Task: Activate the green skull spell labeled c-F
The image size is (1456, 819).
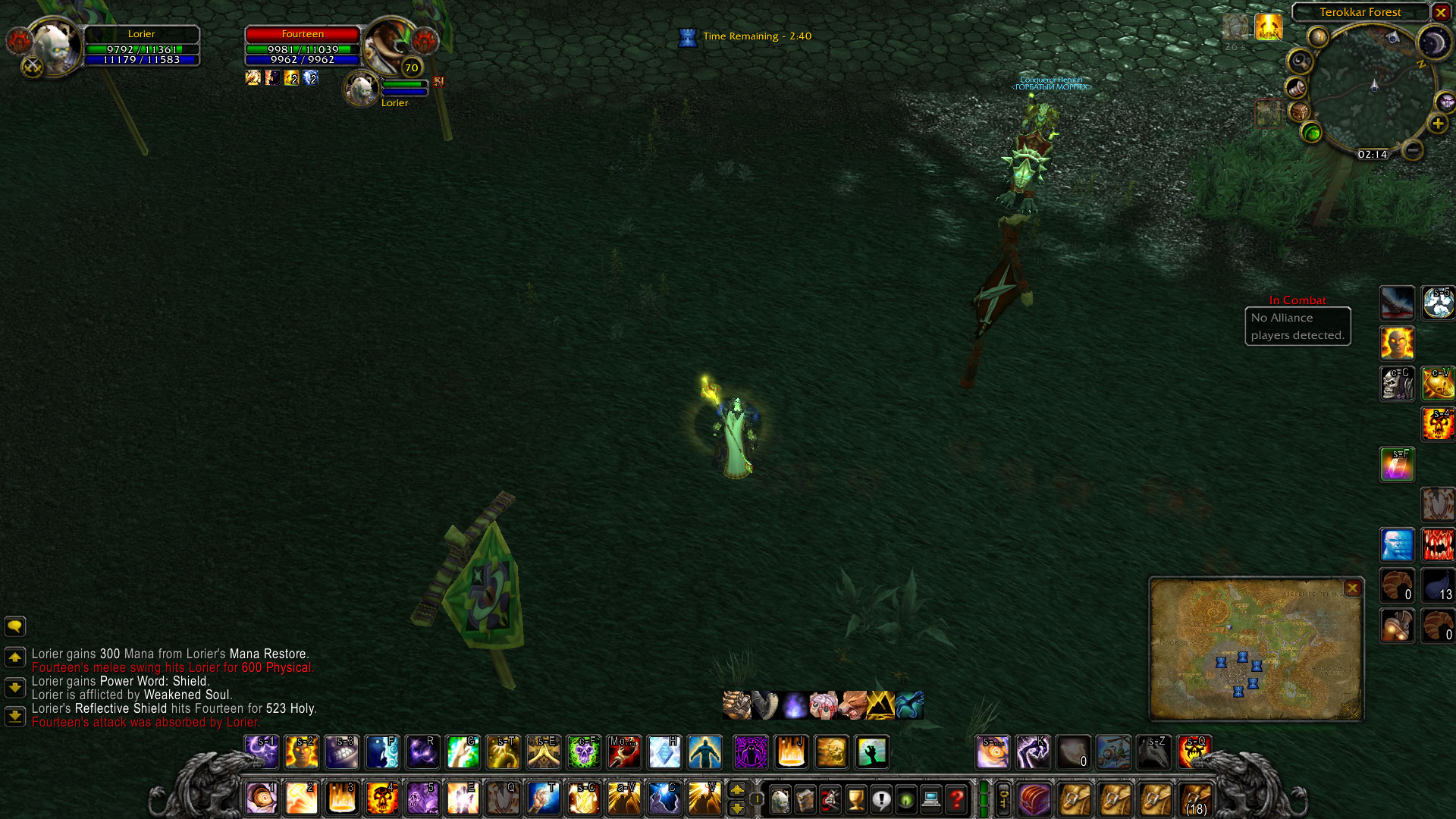Action: (x=584, y=752)
